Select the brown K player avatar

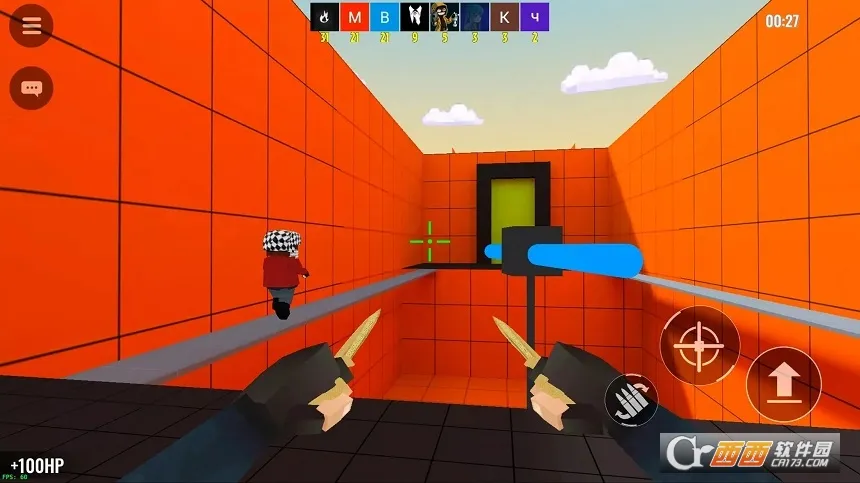[x=504, y=17]
